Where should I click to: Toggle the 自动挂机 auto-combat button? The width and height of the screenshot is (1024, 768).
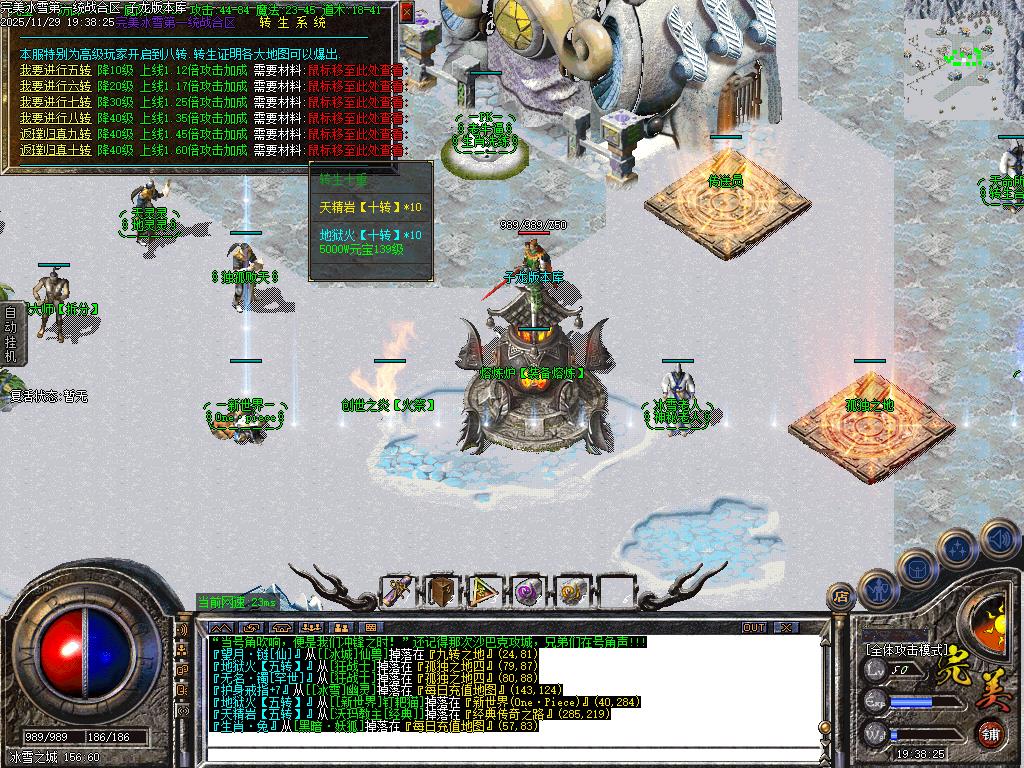coord(11,334)
